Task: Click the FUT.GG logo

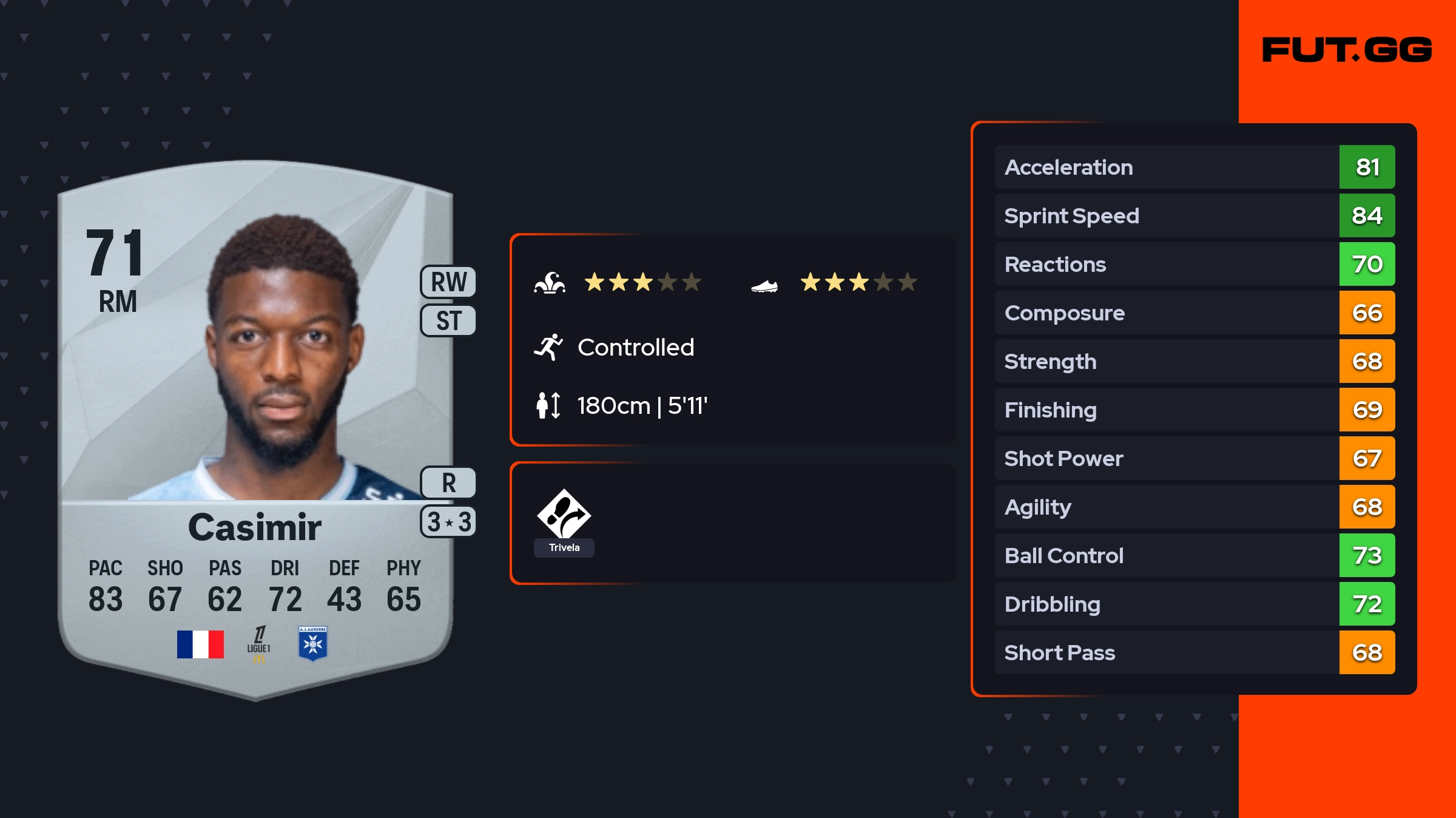Action: [x=1347, y=50]
